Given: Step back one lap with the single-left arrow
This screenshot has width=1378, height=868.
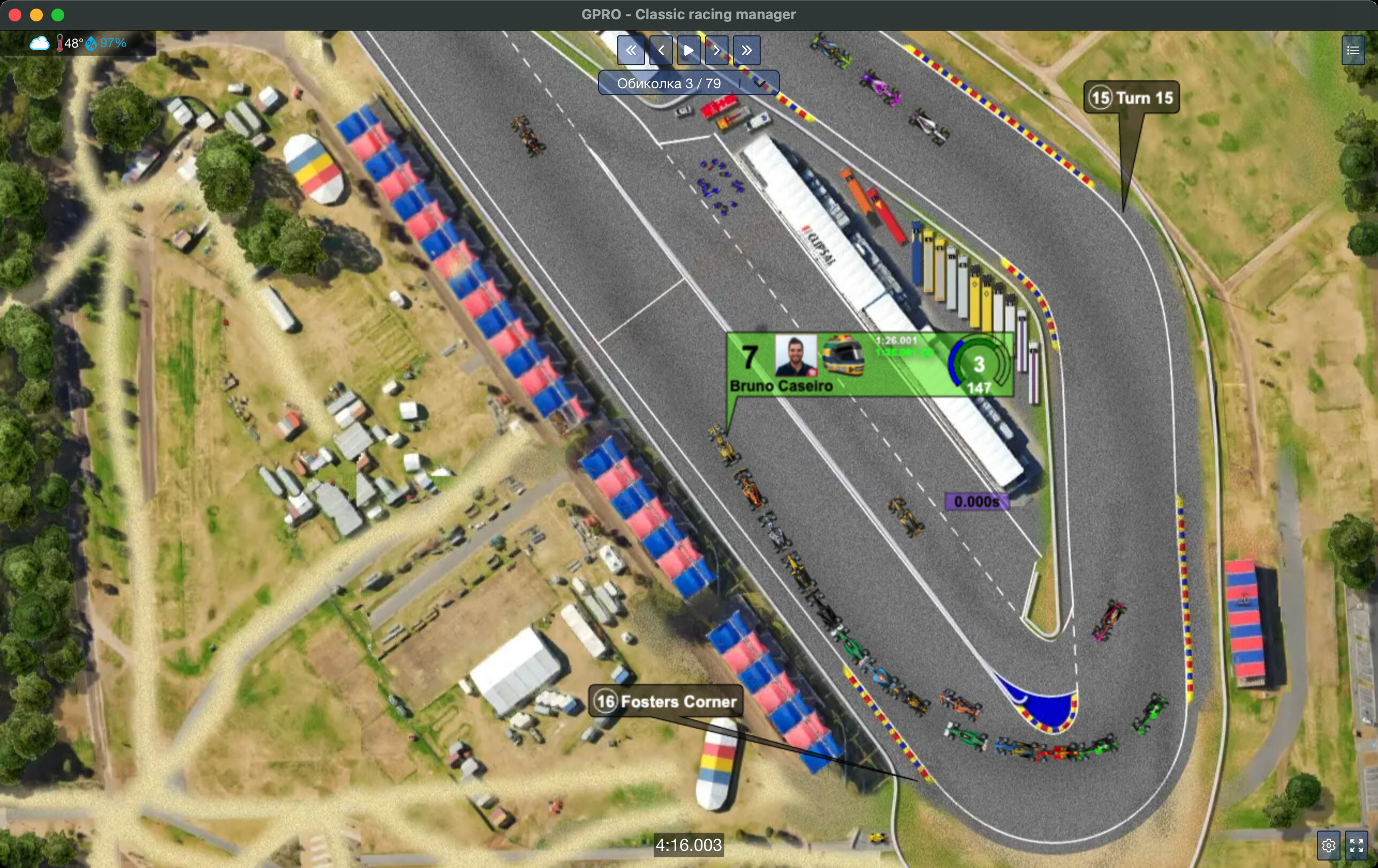Looking at the screenshot, I should [661, 50].
